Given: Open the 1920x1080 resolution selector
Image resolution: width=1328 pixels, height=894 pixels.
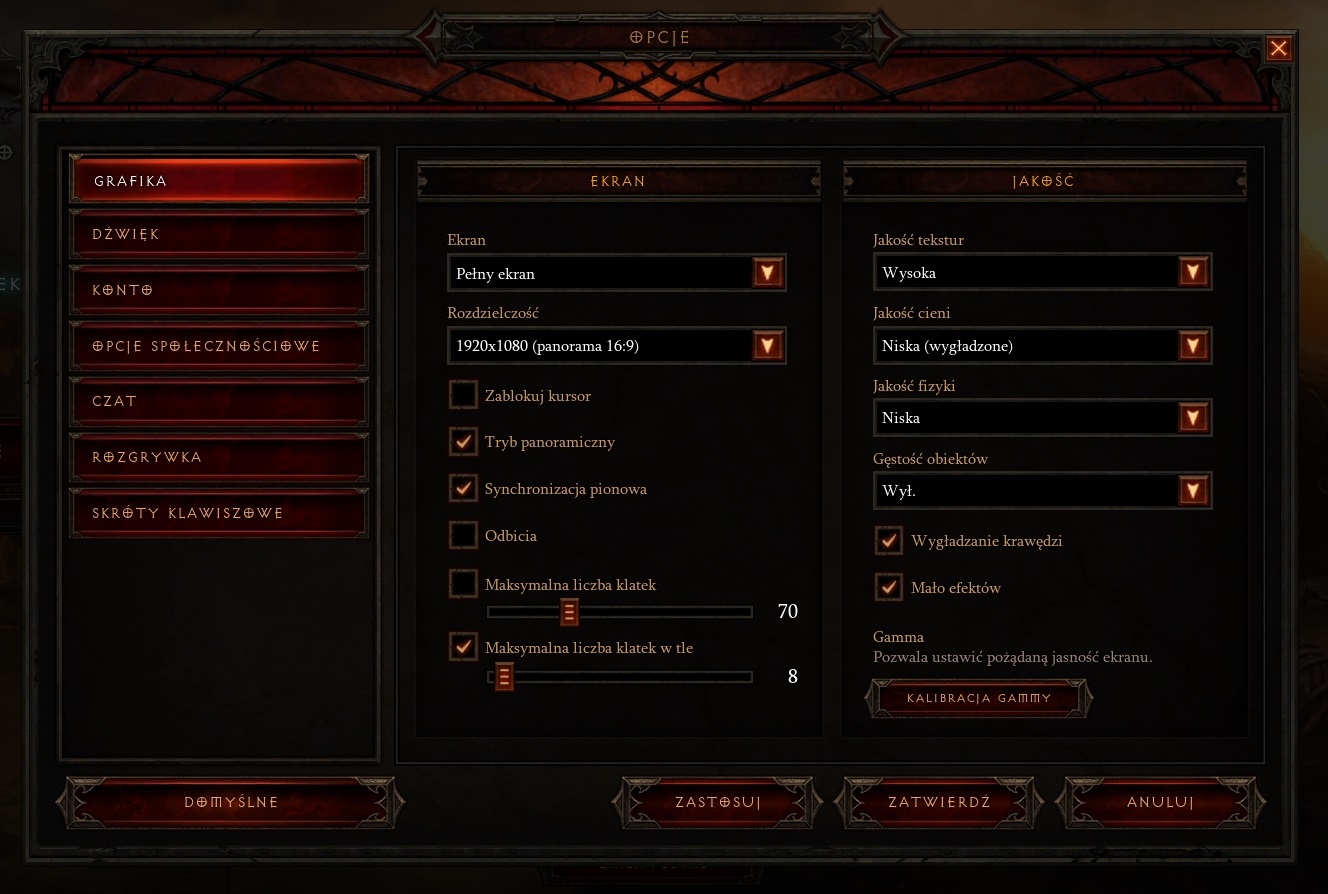Looking at the screenshot, I should pyautogui.click(x=600, y=345).
